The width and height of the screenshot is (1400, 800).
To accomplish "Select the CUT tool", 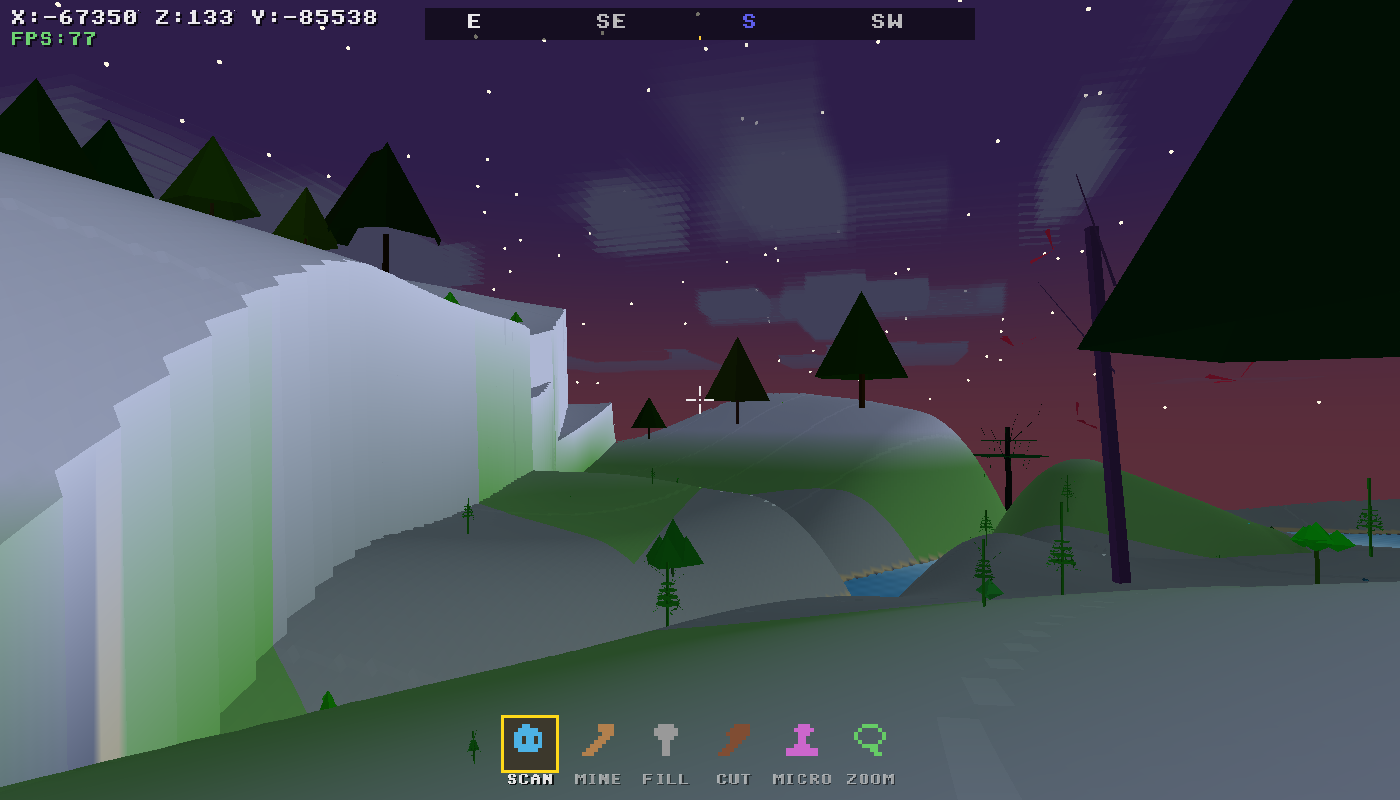I will pos(734,741).
